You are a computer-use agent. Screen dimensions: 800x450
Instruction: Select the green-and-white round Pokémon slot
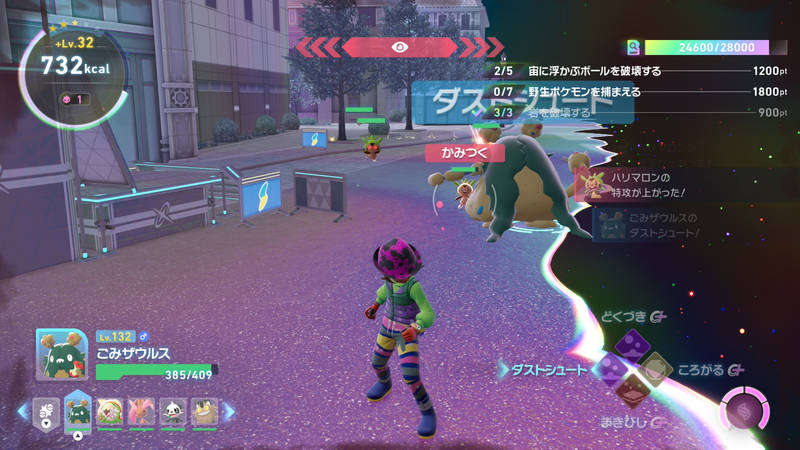(110, 410)
